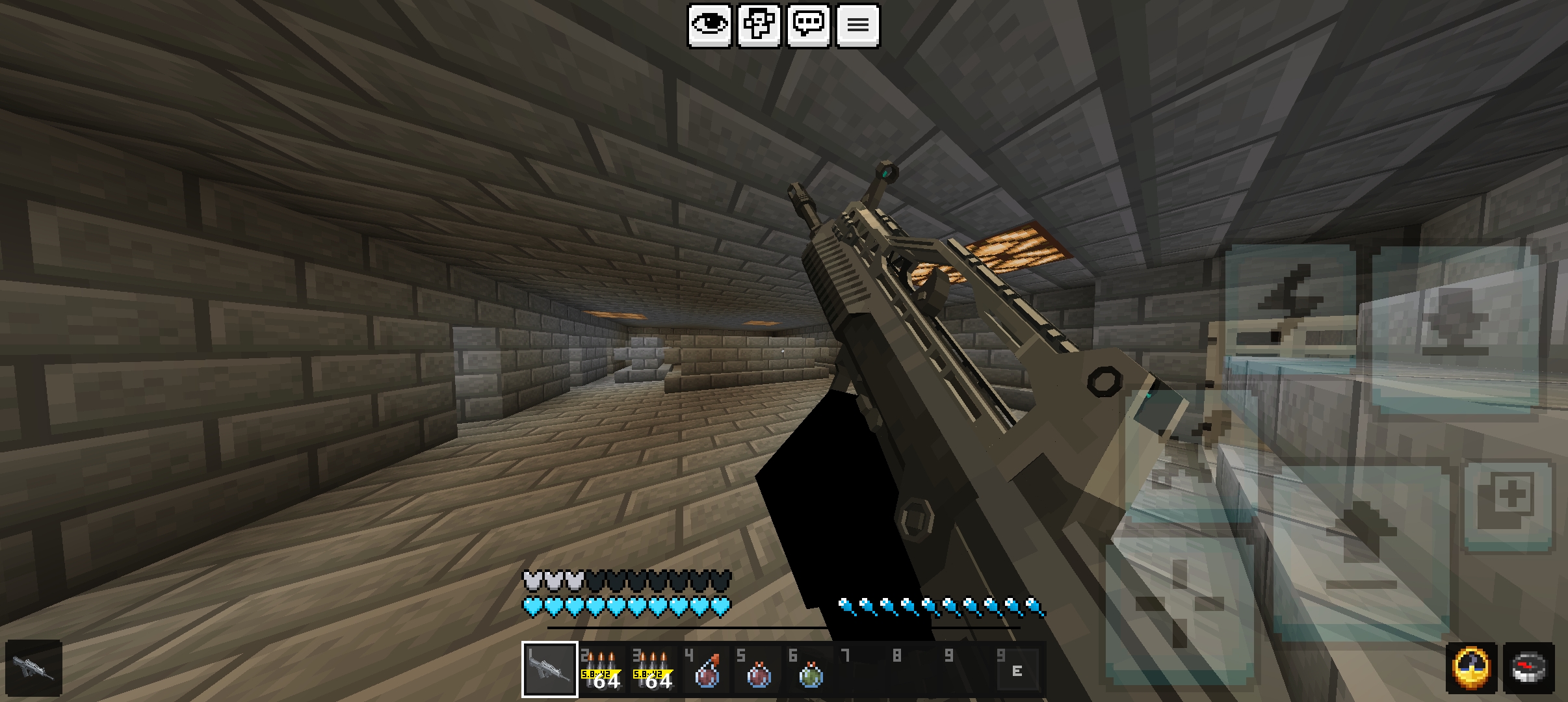Open the chat speech bubble
Screen dimensions: 1568x702
809,25
